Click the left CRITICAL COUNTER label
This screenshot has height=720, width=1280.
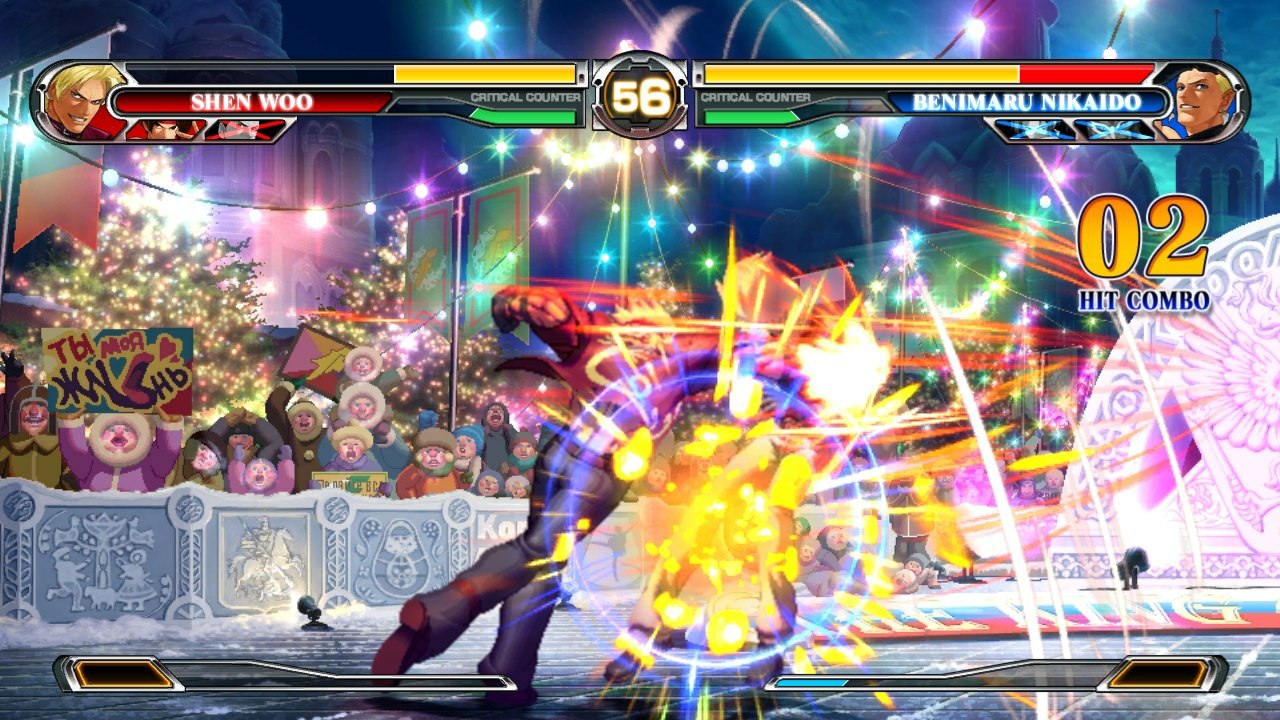click(525, 97)
